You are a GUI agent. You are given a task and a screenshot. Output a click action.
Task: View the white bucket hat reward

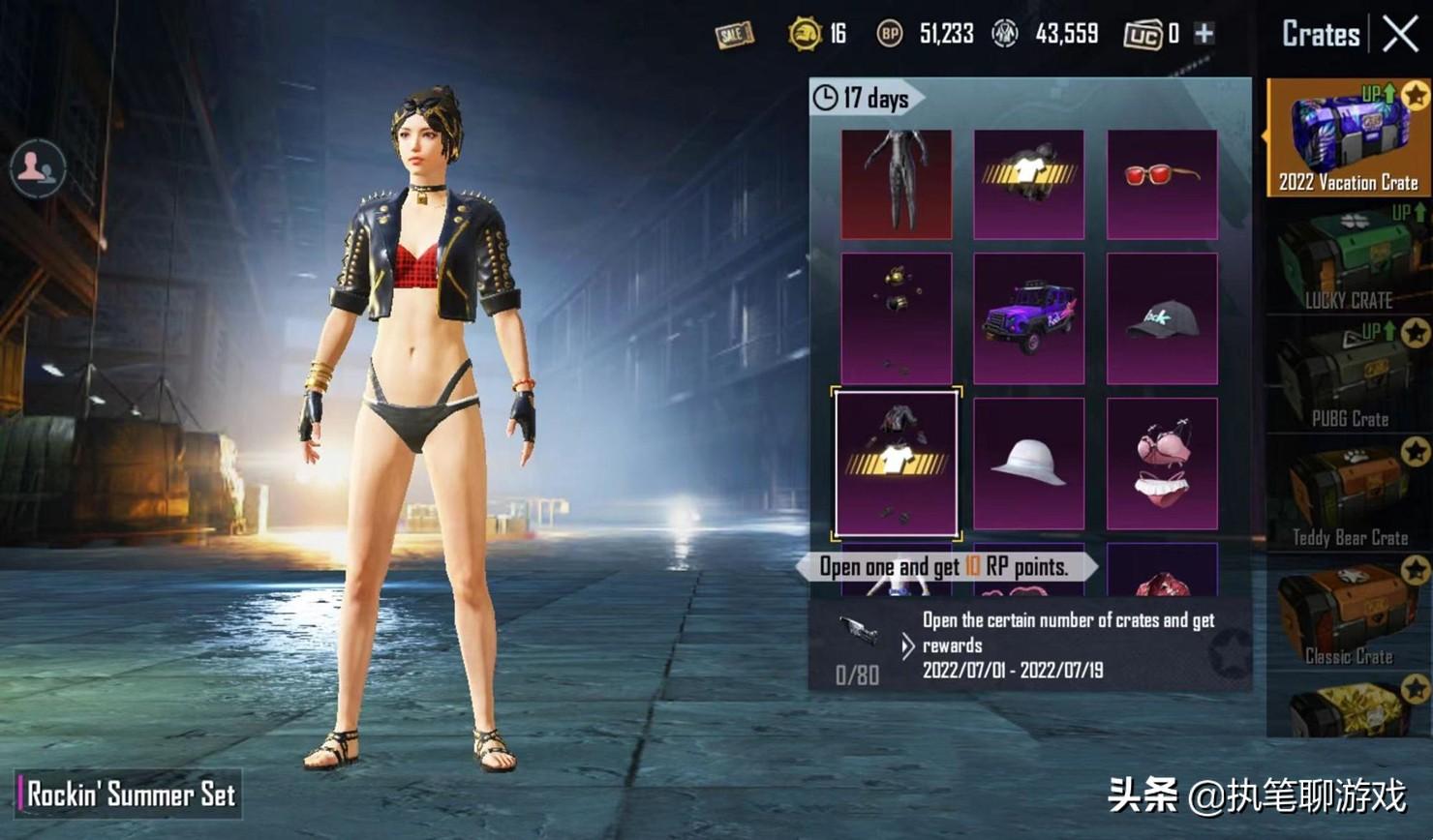coord(1028,464)
